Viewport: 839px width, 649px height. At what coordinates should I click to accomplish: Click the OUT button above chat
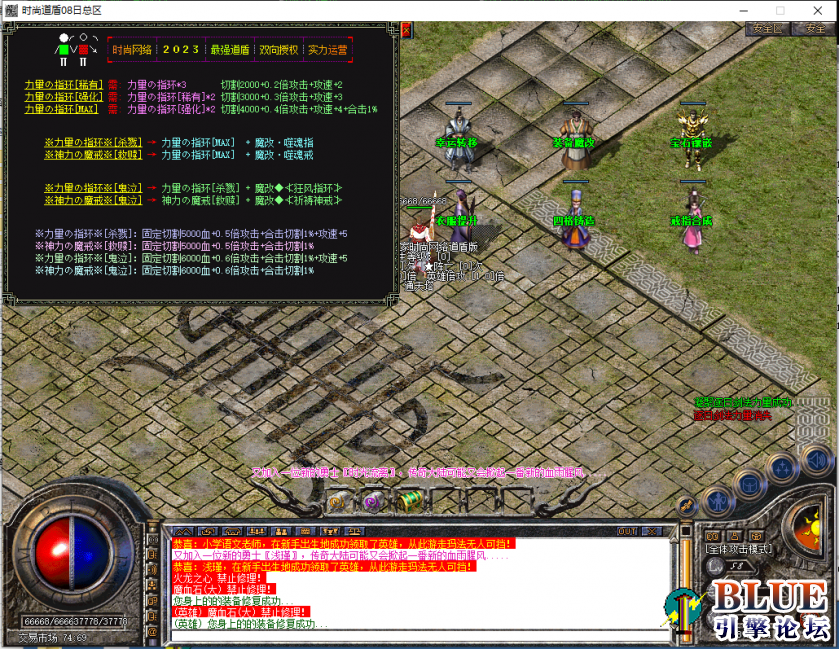point(627,531)
